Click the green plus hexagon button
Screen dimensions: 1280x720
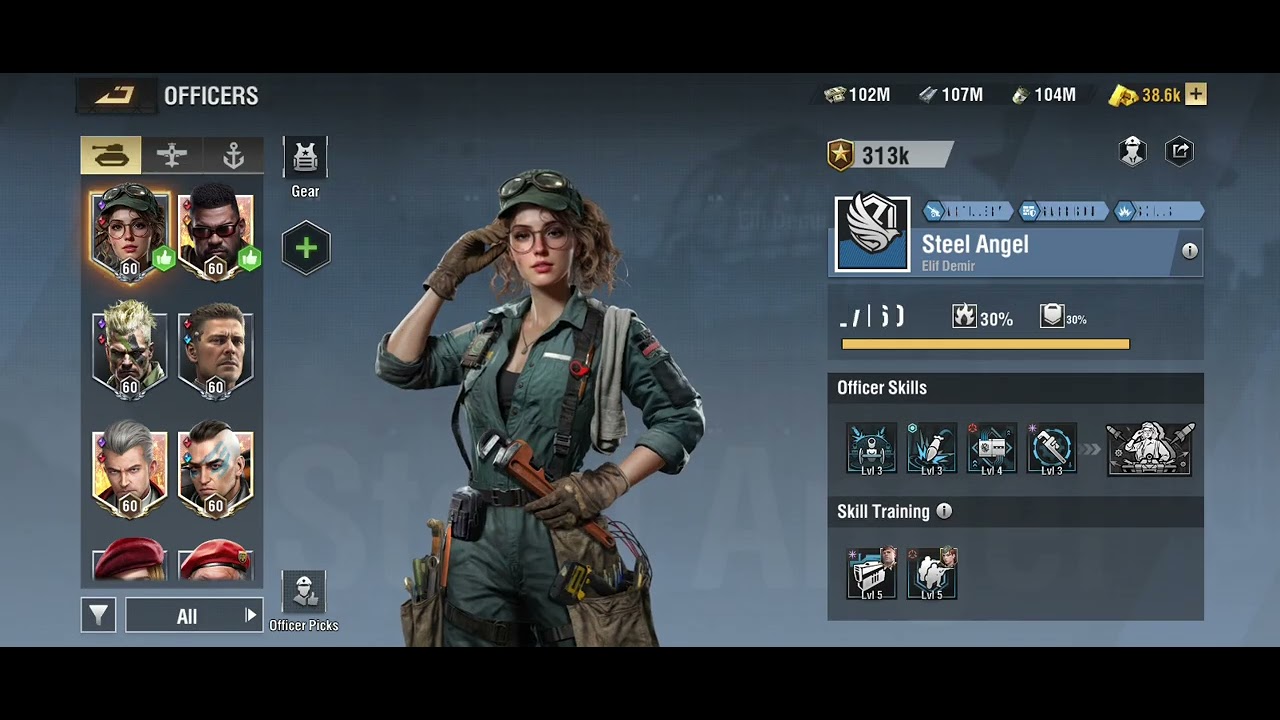tap(306, 248)
